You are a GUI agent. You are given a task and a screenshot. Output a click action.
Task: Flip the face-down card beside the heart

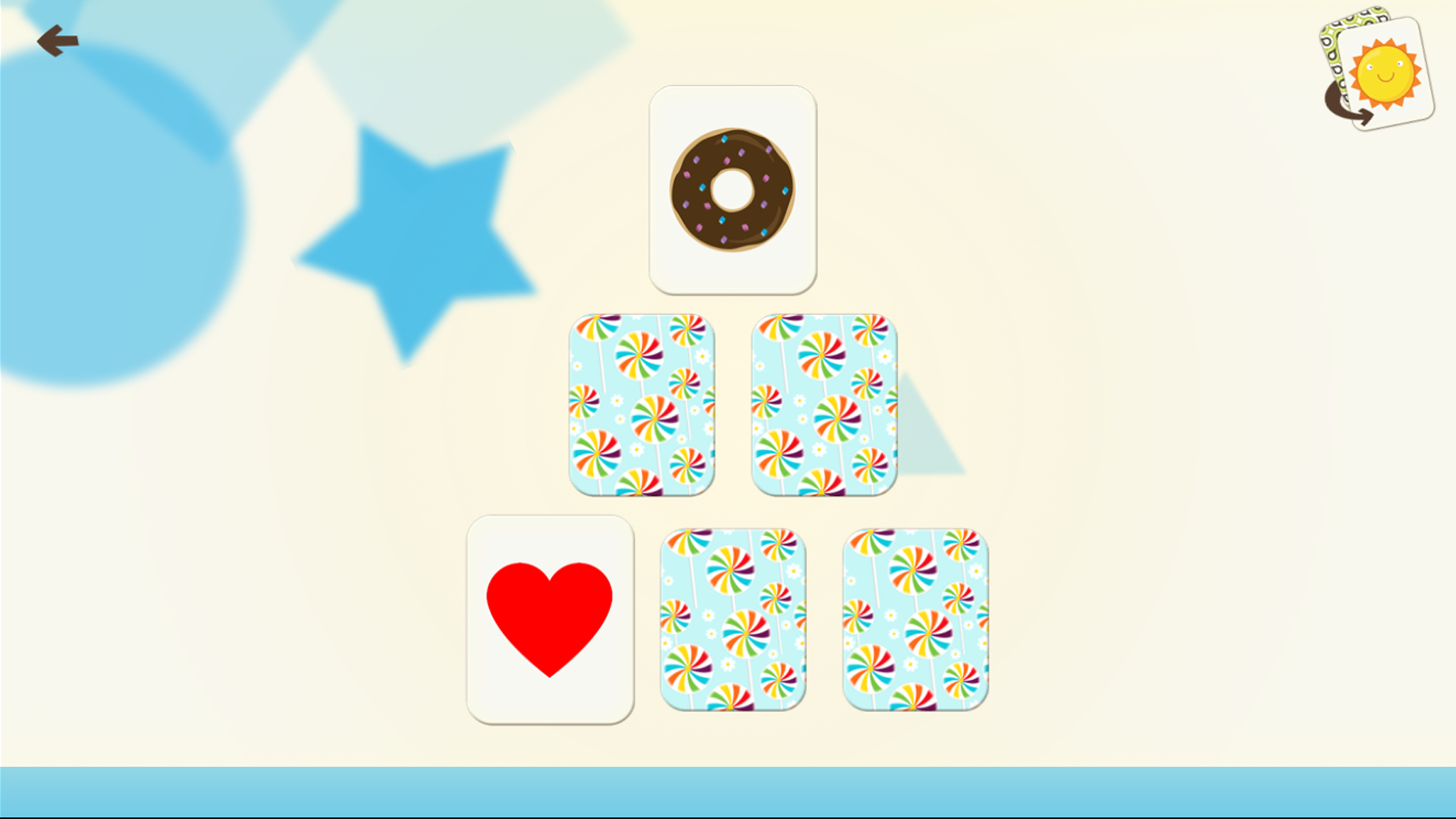point(732,620)
